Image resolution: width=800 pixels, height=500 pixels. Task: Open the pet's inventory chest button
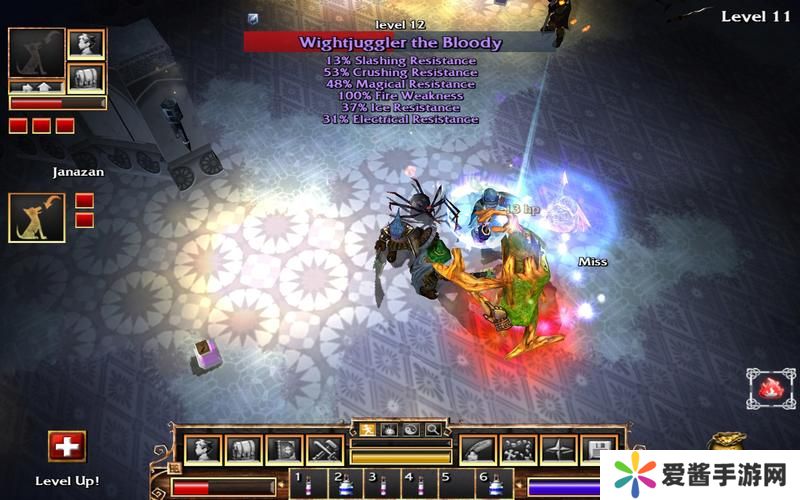pyautogui.click(x=86, y=77)
